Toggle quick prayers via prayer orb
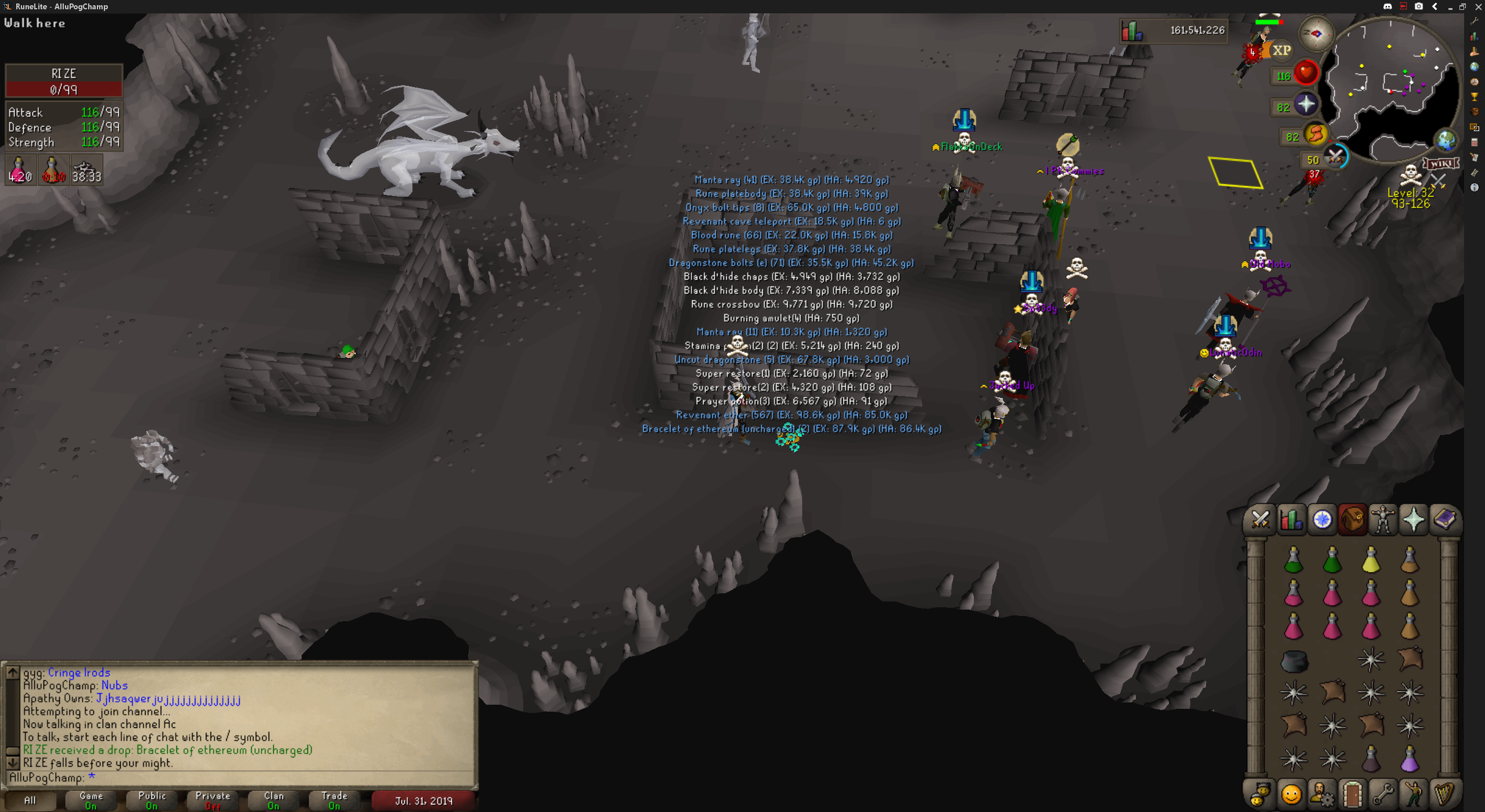The image size is (1485, 812). (x=1306, y=104)
